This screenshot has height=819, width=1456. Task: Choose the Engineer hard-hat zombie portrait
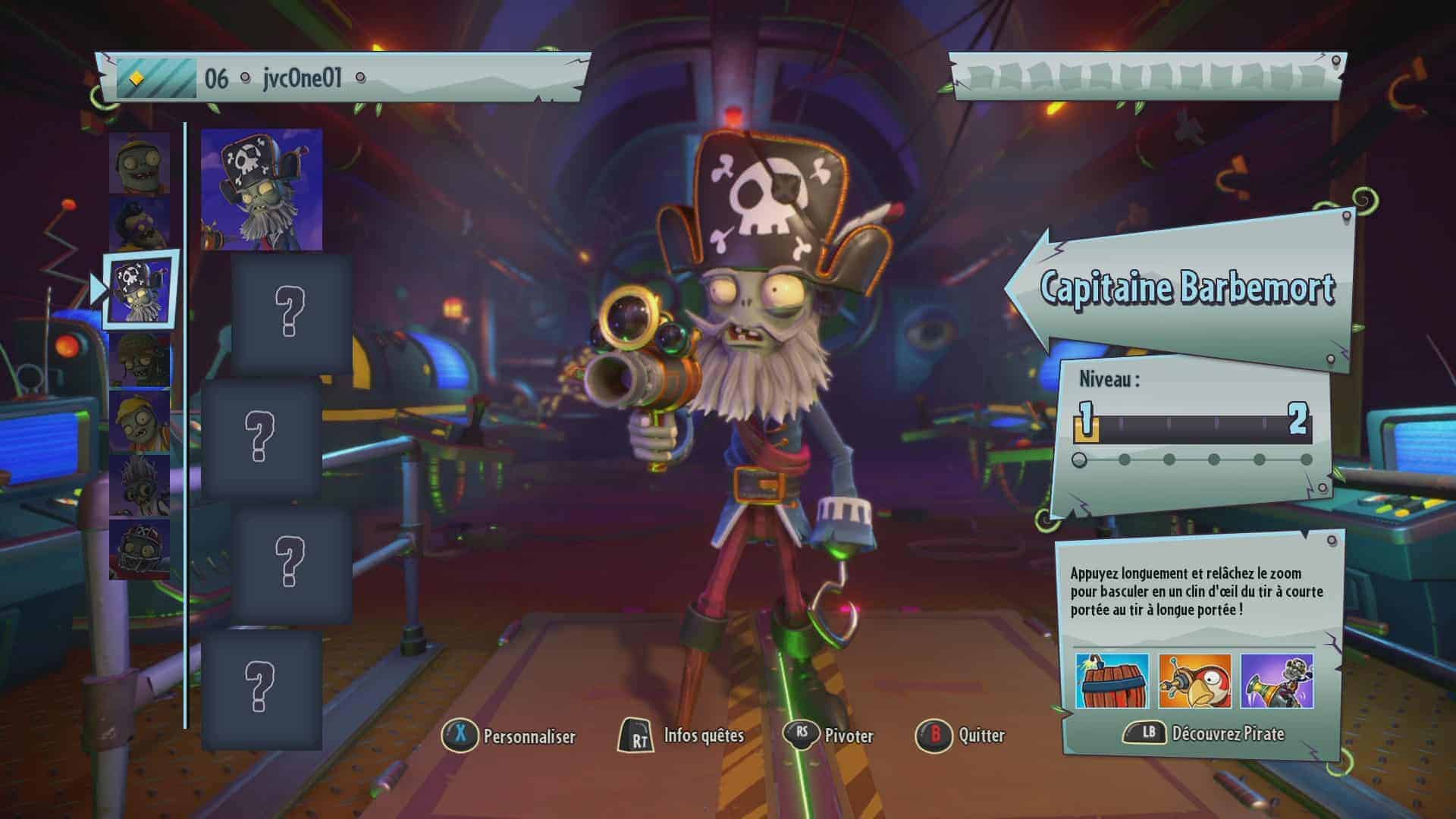pos(140,421)
